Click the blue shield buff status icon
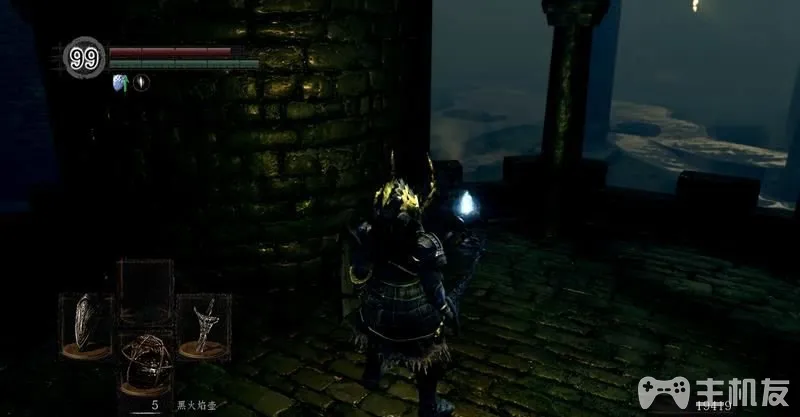Screen dimensions: 800x417 pos(120,83)
